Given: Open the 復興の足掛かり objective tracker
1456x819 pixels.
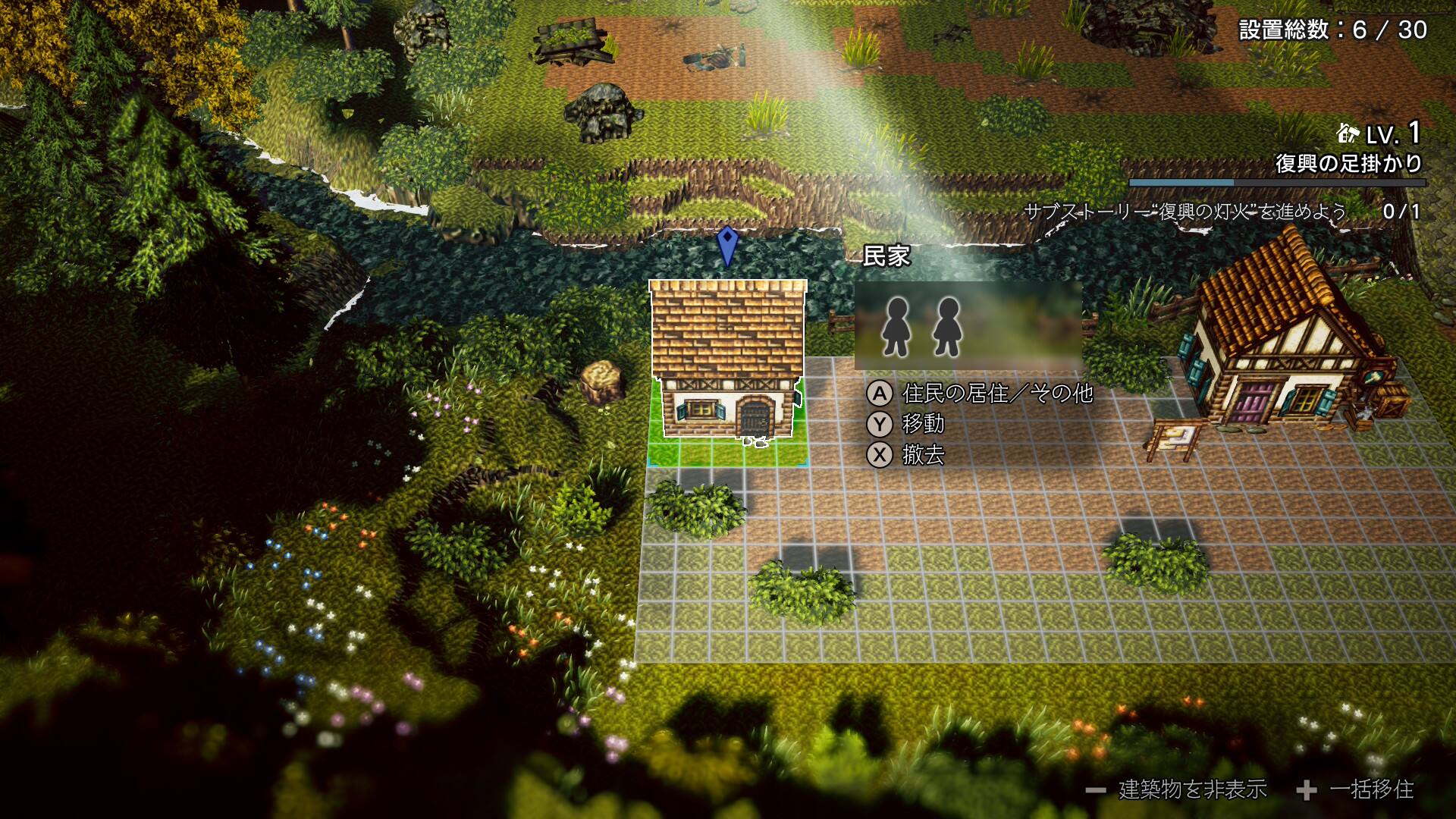Looking at the screenshot, I should (1348, 164).
